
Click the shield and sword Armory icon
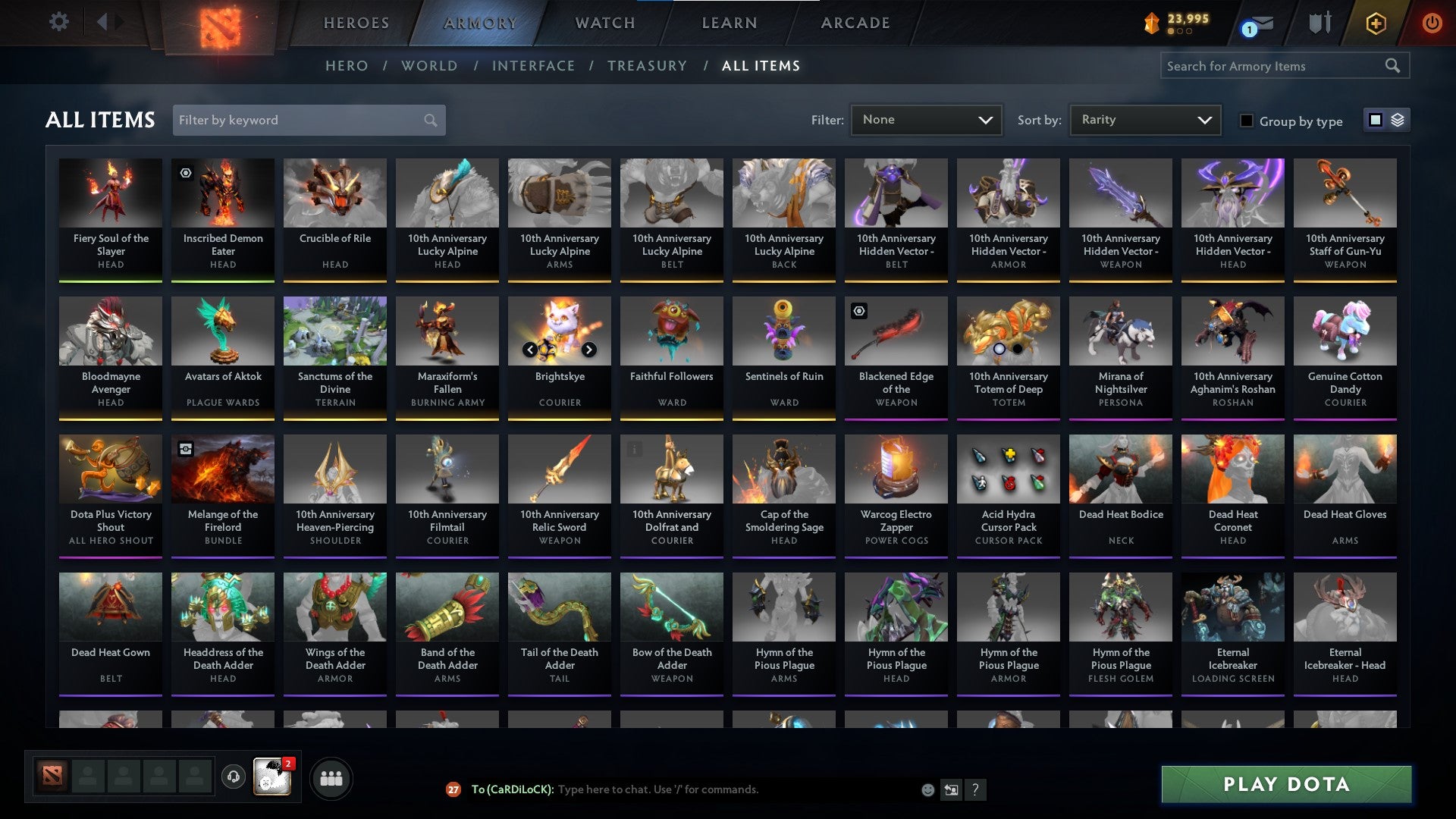point(1319,23)
